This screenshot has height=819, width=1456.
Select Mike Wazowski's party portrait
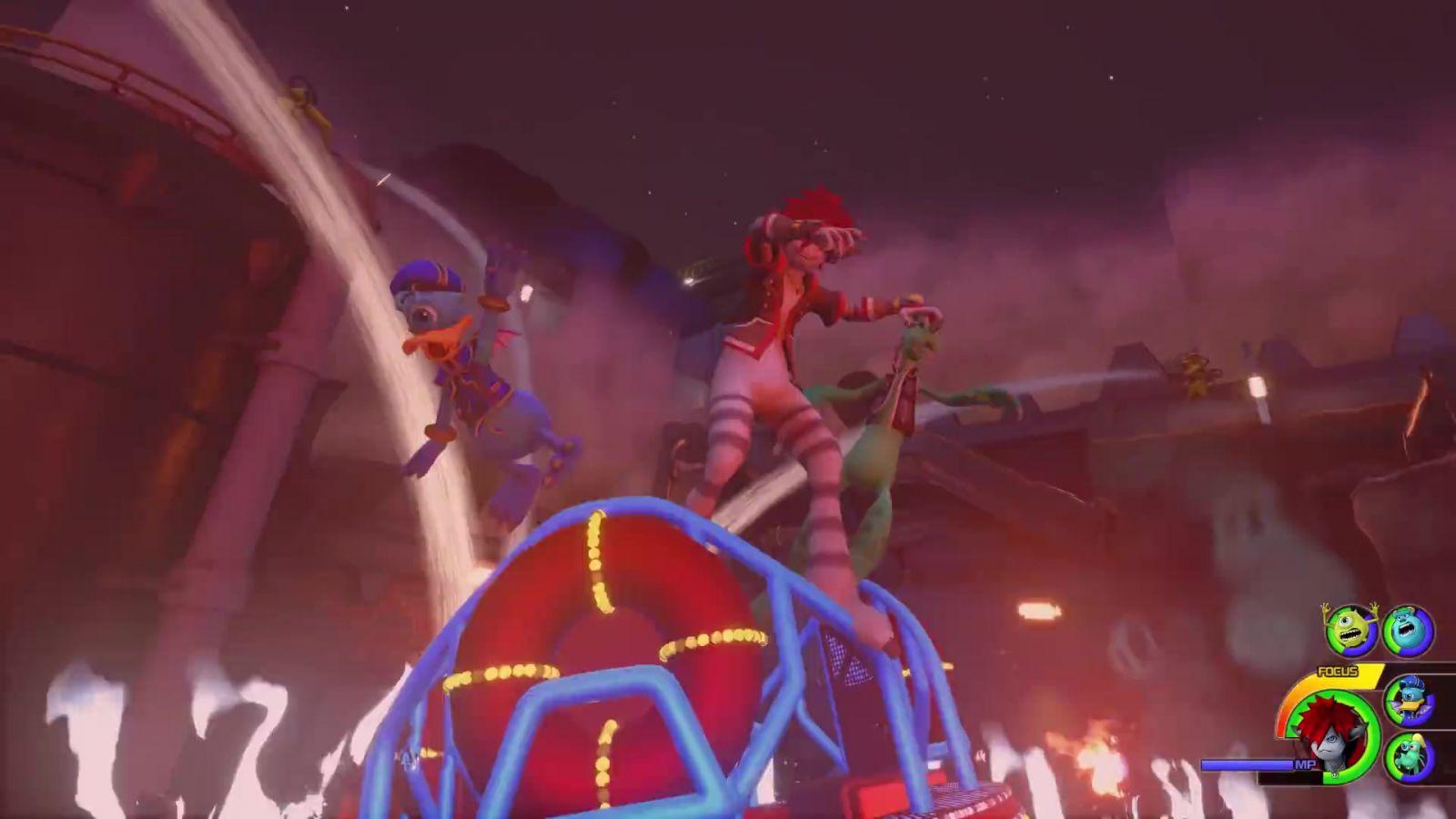coord(1351,630)
